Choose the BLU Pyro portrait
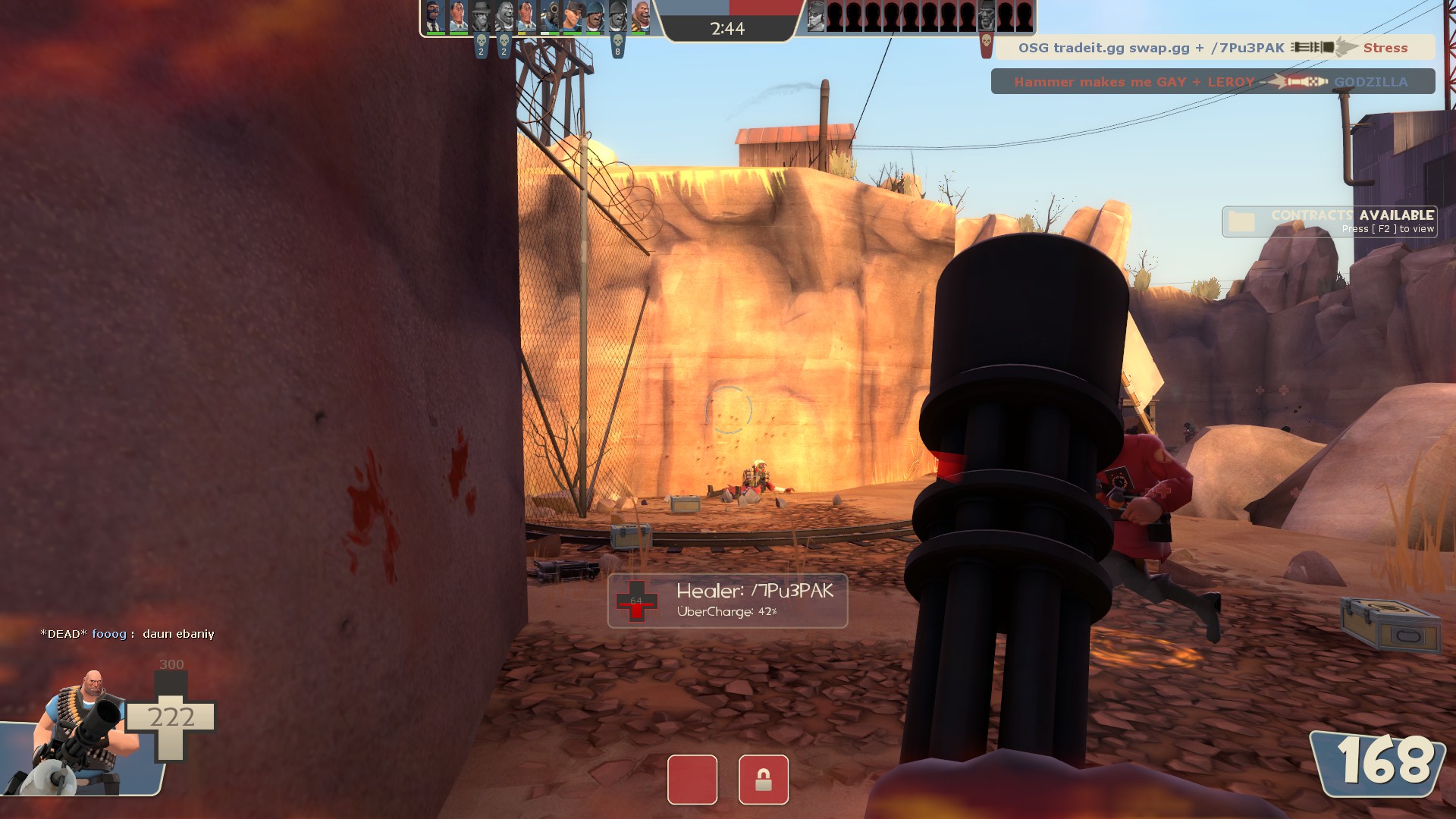1456x819 pixels. [549, 17]
